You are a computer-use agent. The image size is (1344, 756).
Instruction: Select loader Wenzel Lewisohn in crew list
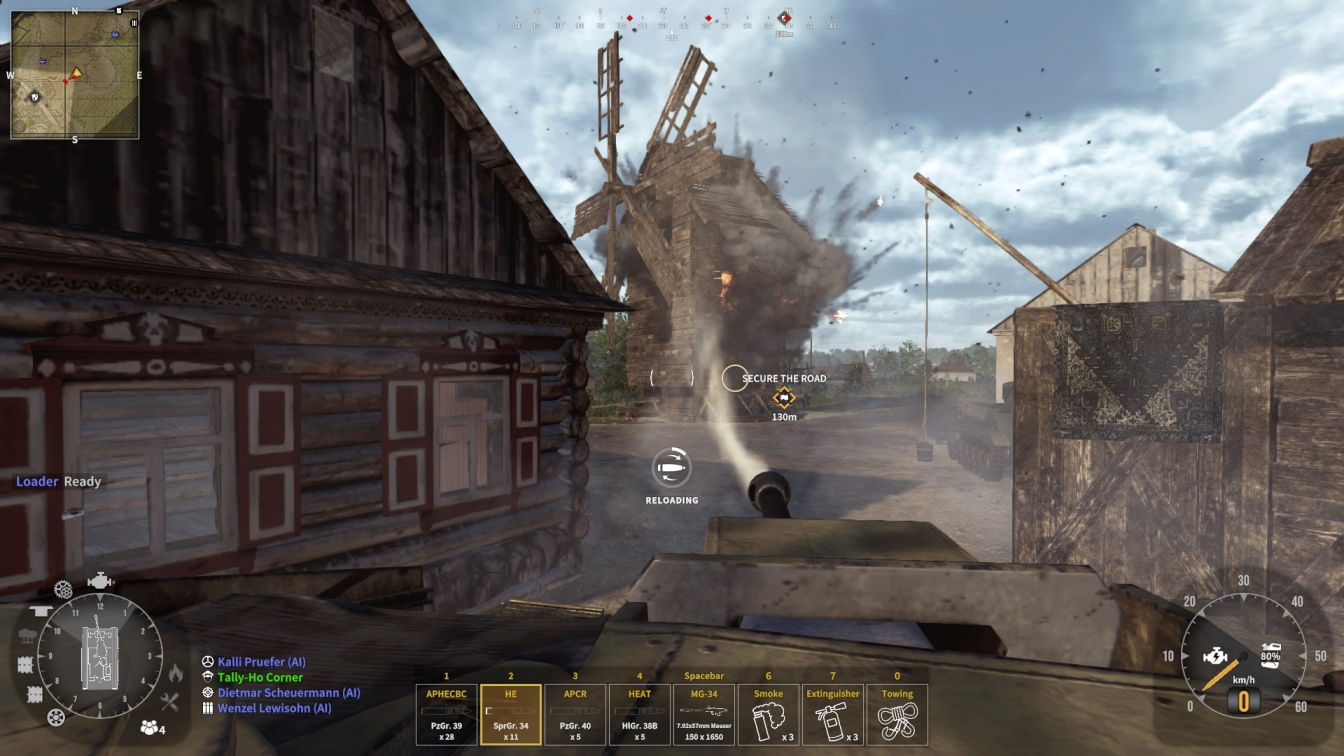point(273,708)
